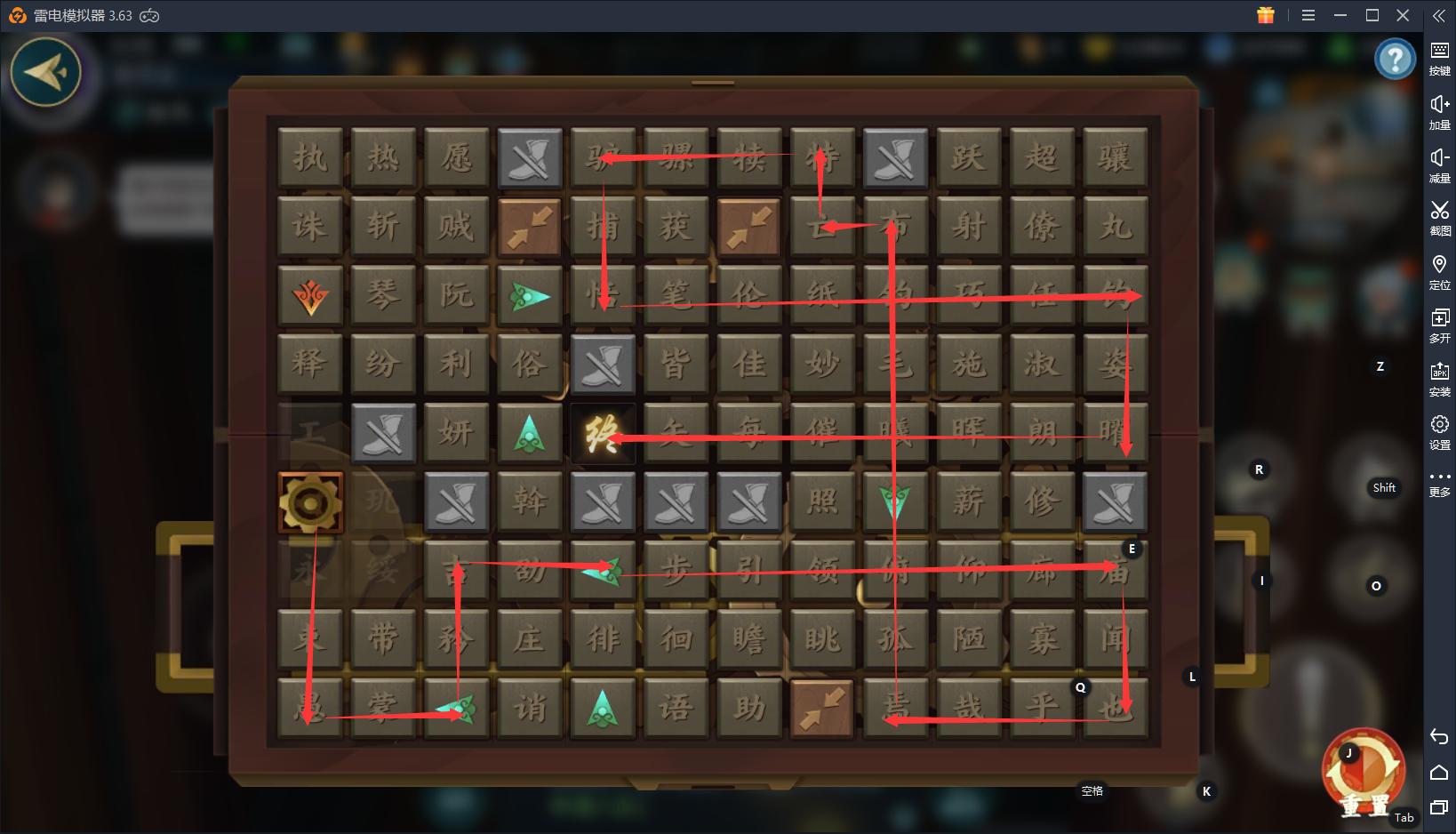Select the glowing 终 tile
1456x834 pixels.
603,434
